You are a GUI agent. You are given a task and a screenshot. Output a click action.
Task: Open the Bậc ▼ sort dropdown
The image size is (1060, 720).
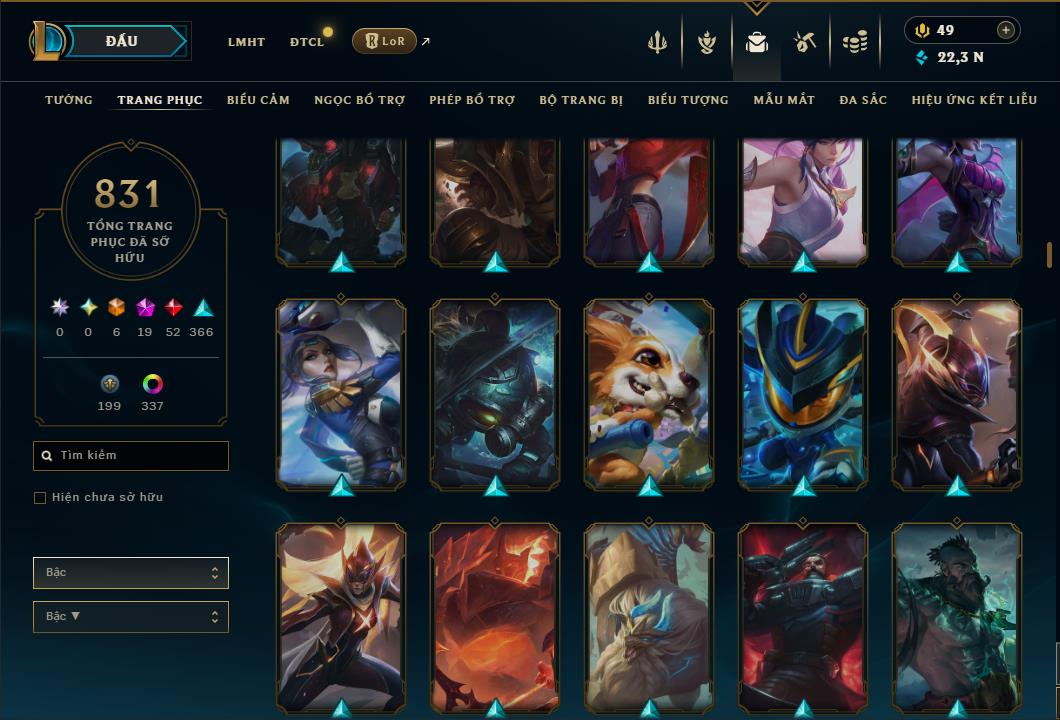(131, 617)
